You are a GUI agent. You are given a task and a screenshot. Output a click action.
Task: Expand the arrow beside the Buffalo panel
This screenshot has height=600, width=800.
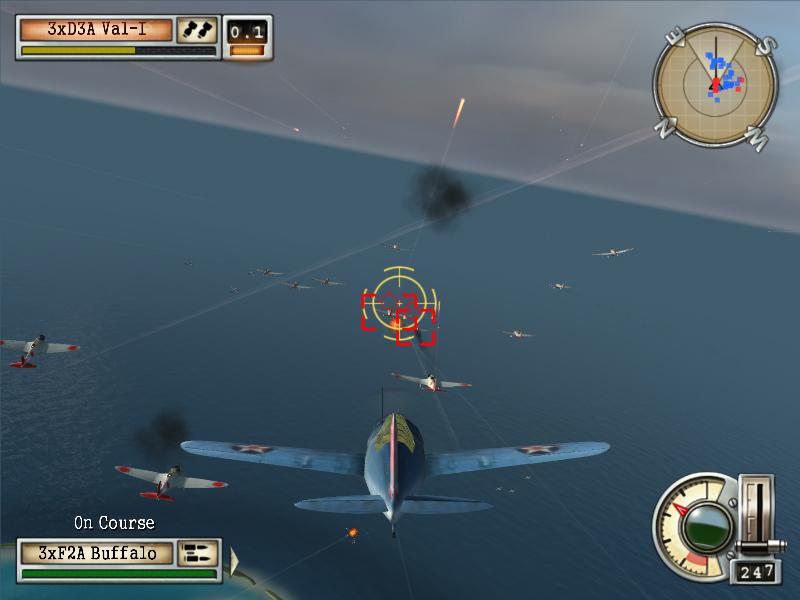[236, 562]
